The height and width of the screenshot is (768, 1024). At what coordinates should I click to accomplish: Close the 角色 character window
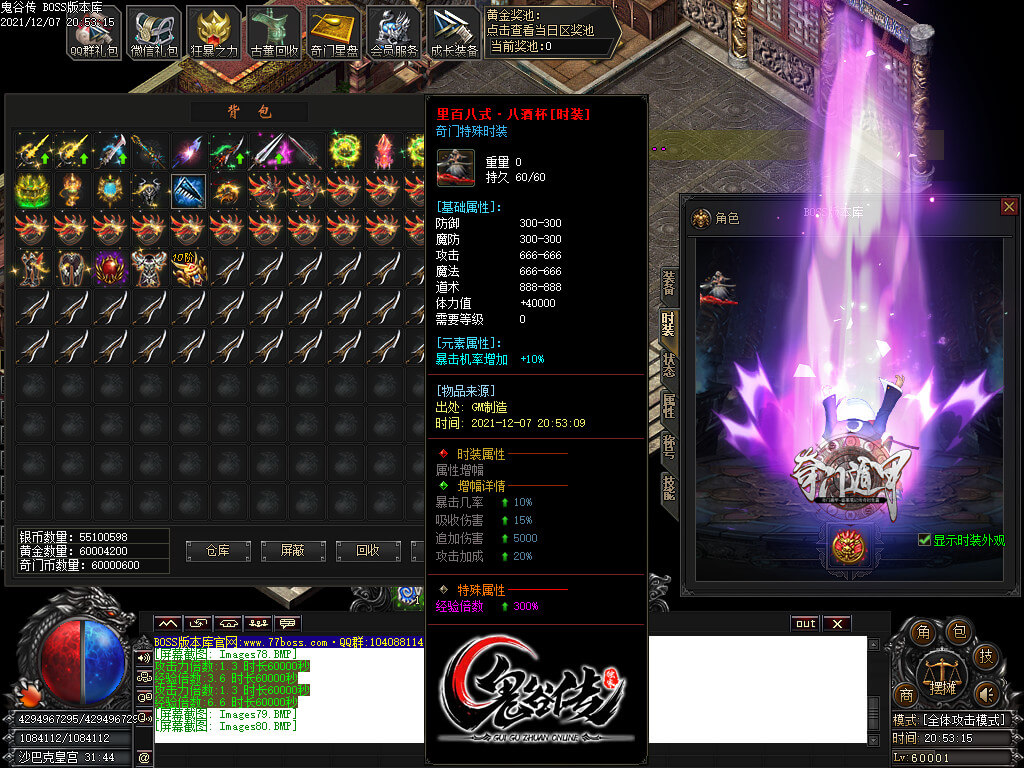[x=1008, y=207]
